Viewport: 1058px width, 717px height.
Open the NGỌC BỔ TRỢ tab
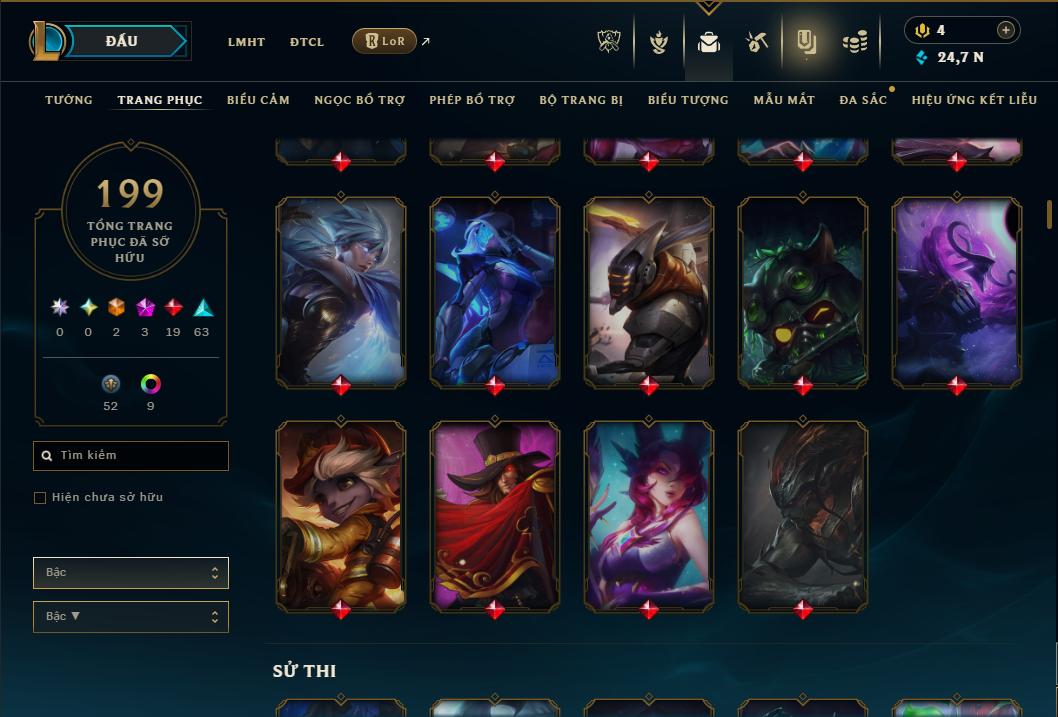359,100
